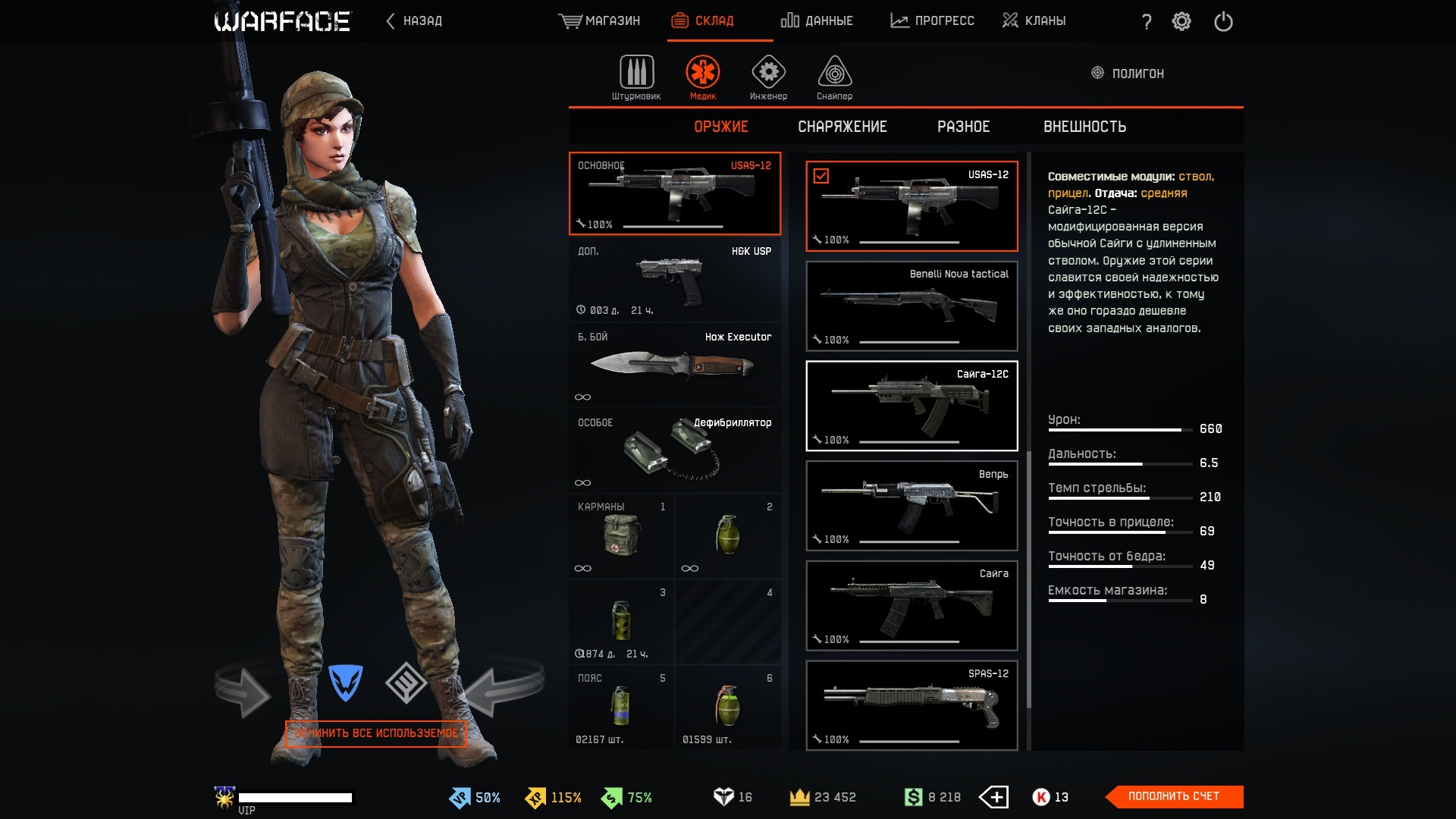Go back with the НАЗАД button

pos(414,21)
